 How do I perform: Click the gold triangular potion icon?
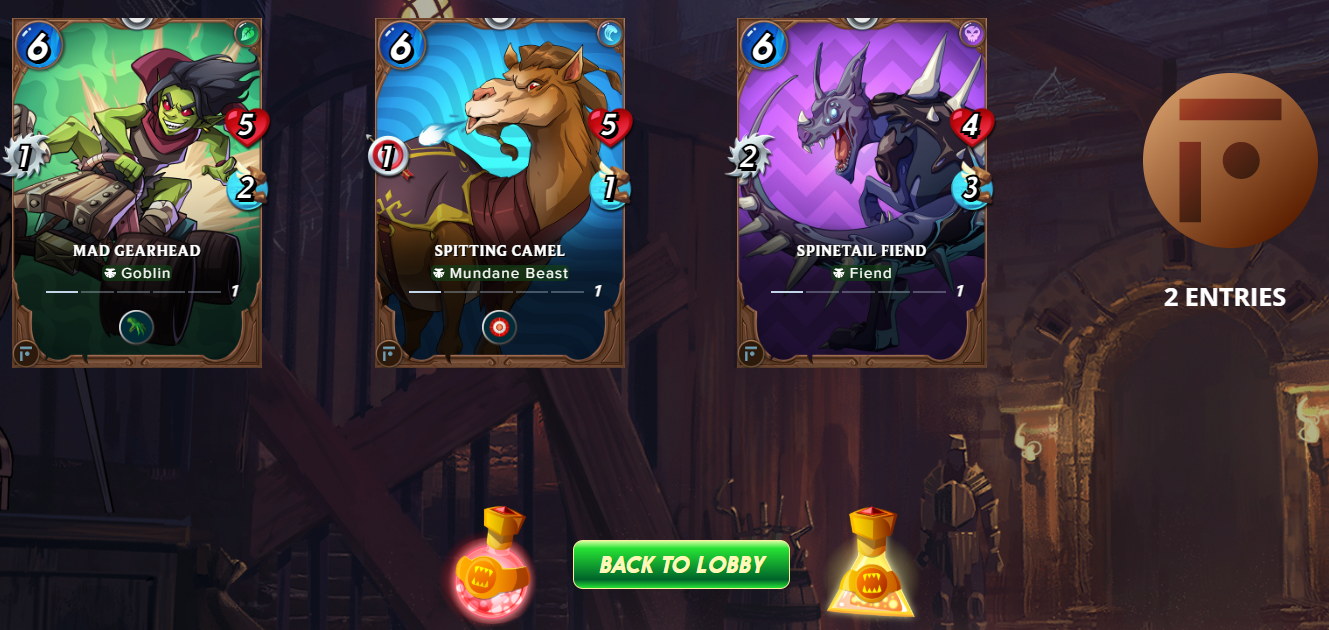tap(870, 565)
